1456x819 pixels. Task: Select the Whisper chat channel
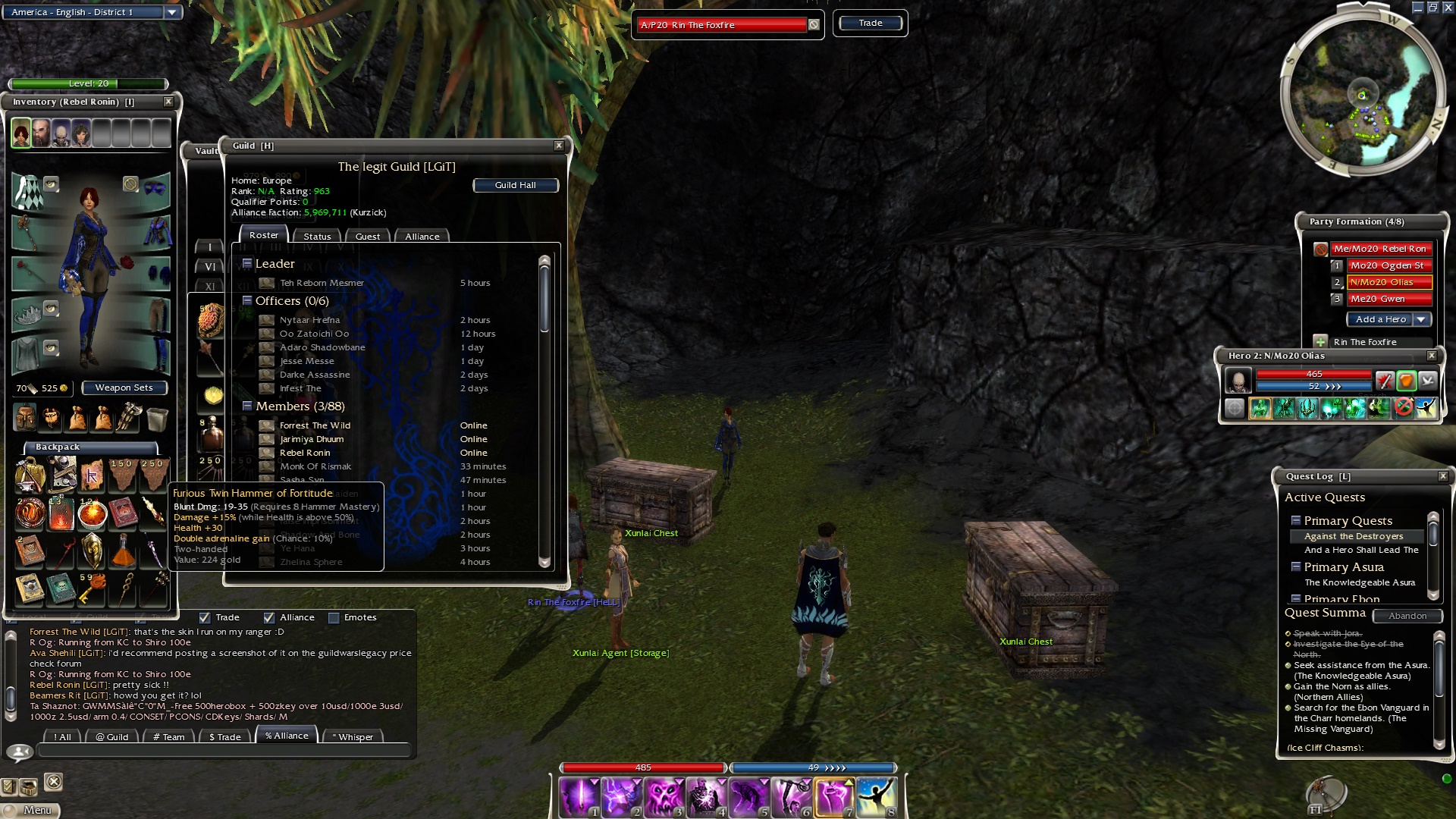[353, 736]
